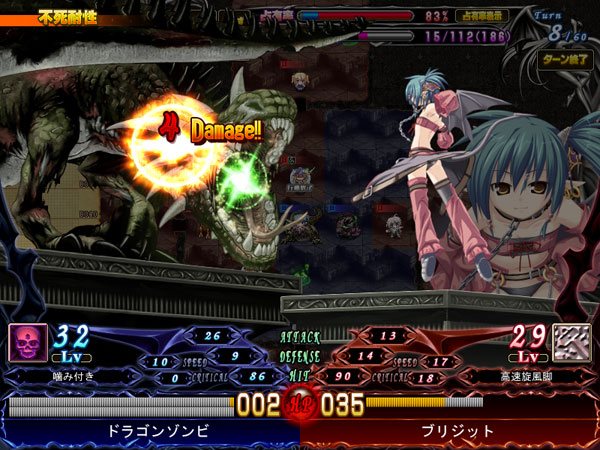Select the pink skull skill icon
The width and height of the screenshot is (600, 450).
click(27, 343)
